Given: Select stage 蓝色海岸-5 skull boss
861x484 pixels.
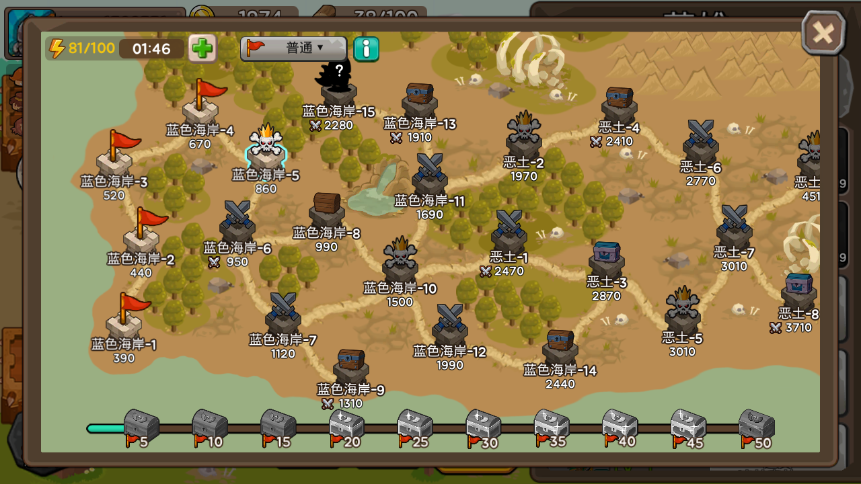Looking at the screenshot, I should pyautogui.click(x=267, y=149).
